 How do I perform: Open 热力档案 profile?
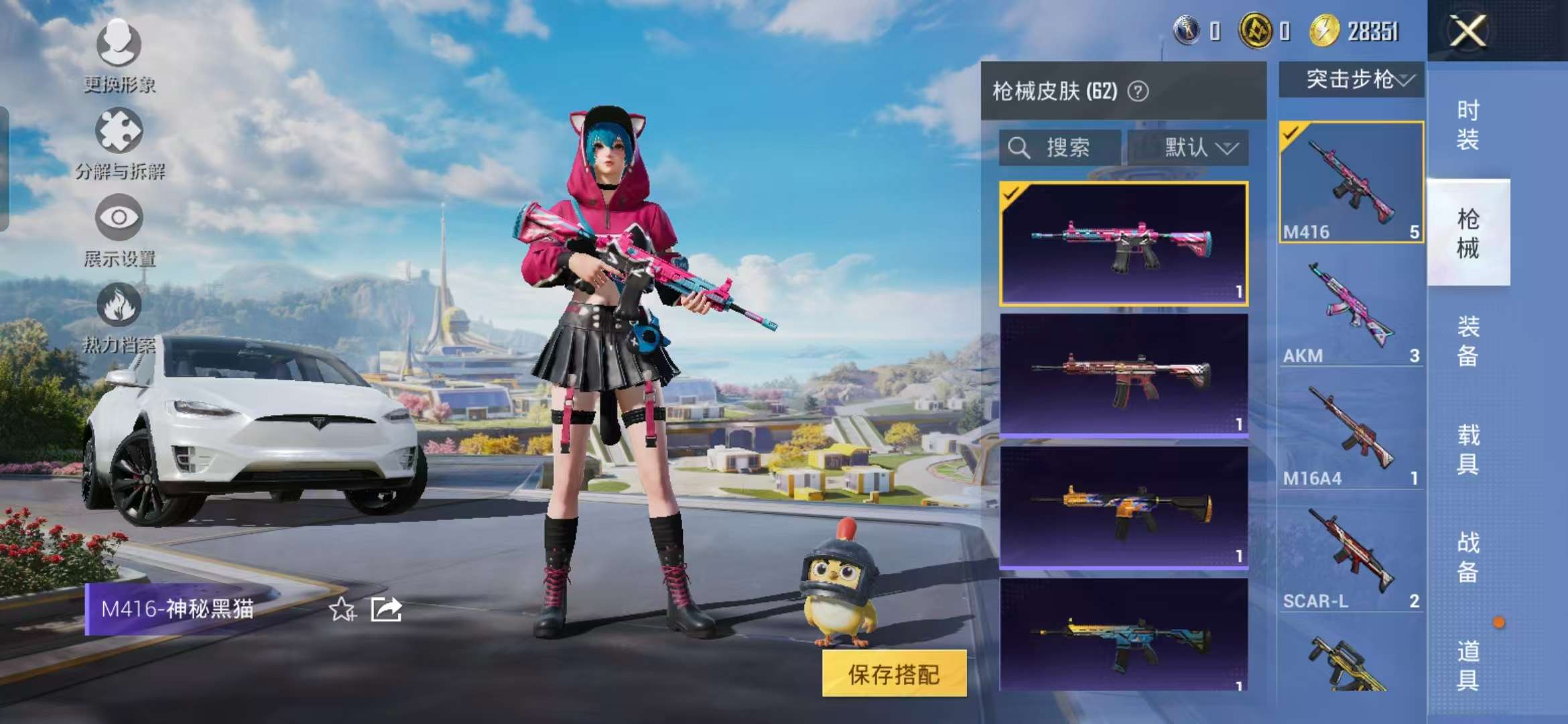tap(119, 316)
